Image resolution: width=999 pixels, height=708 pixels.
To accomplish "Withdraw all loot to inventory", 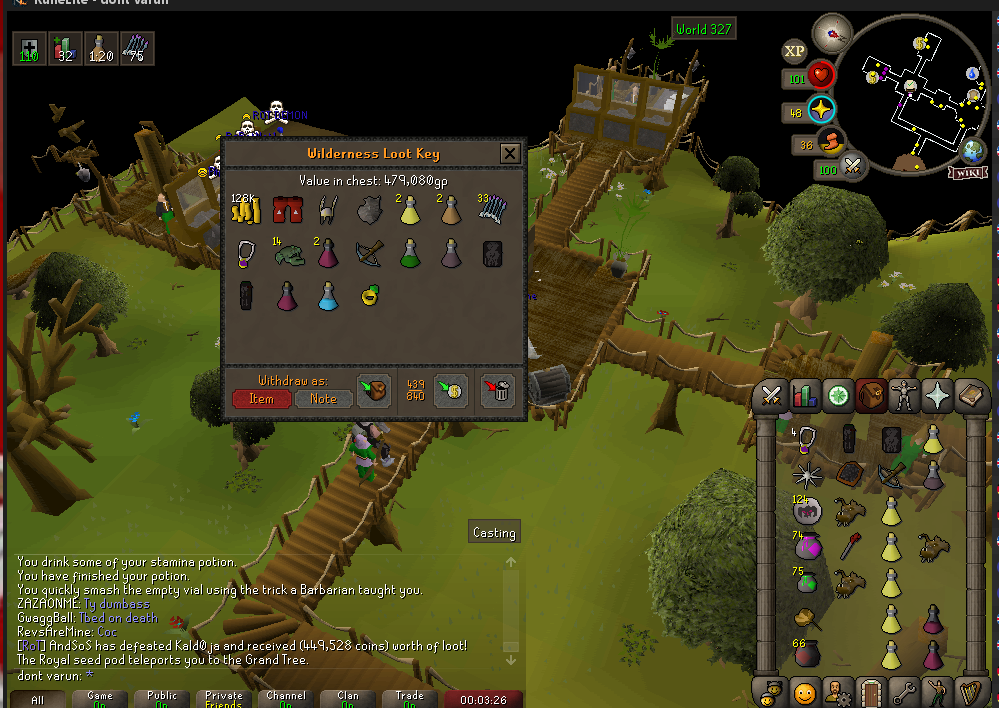I will coord(376,389).
